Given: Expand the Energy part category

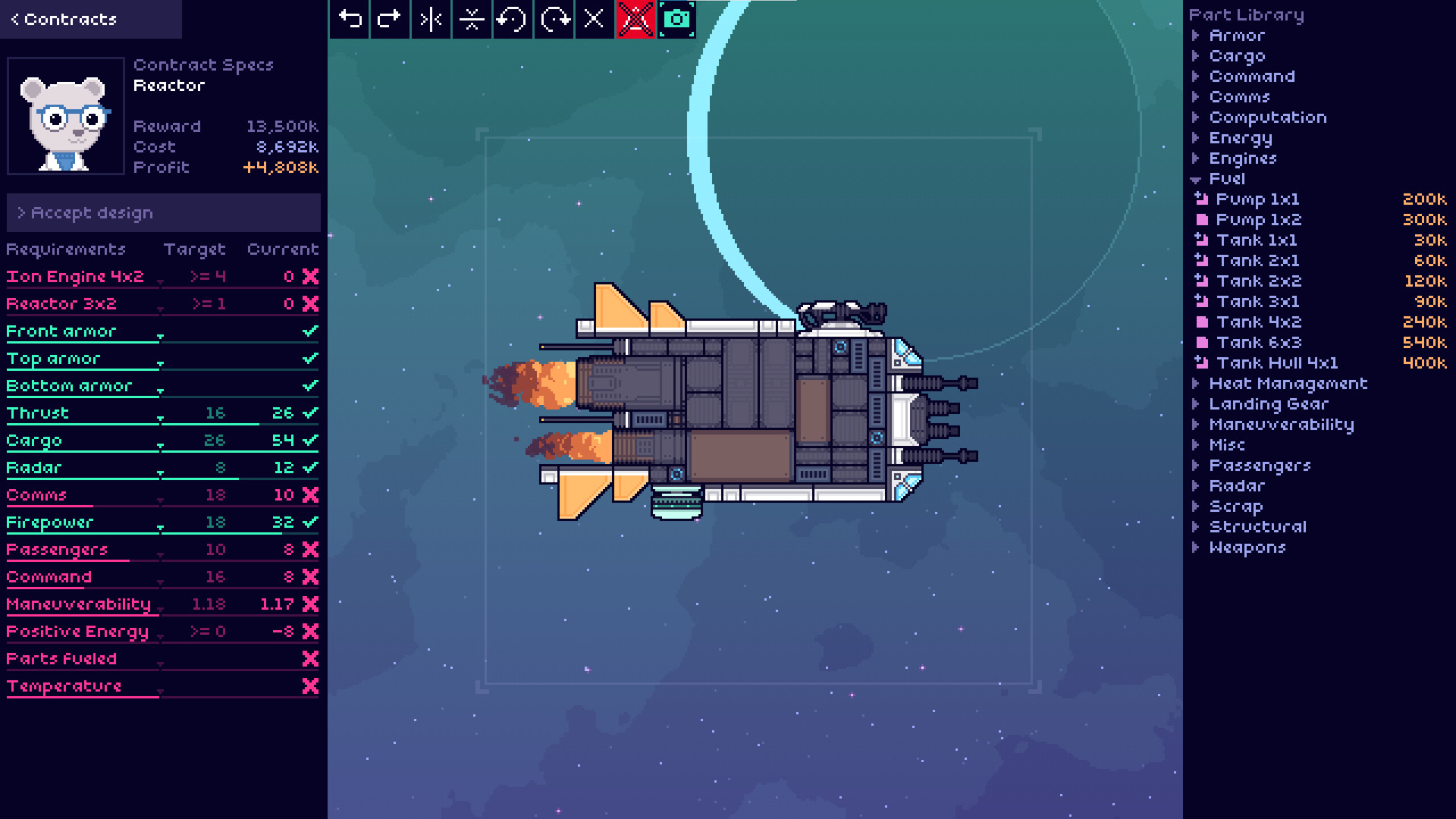Looking at the screenshot, I should click(x=1240, y=138).
